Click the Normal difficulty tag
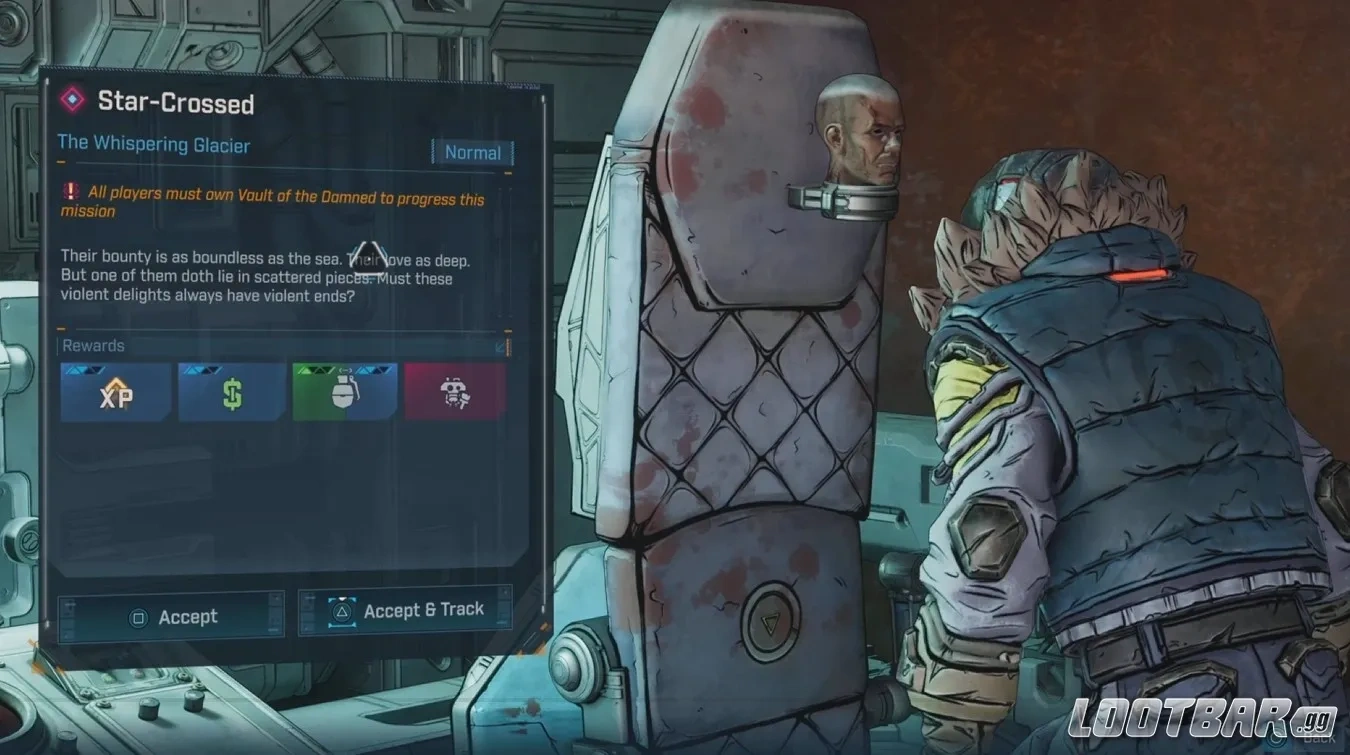The width and height of the screenshot is (1350, 755). pyautogui.click(x=473, y=153)
